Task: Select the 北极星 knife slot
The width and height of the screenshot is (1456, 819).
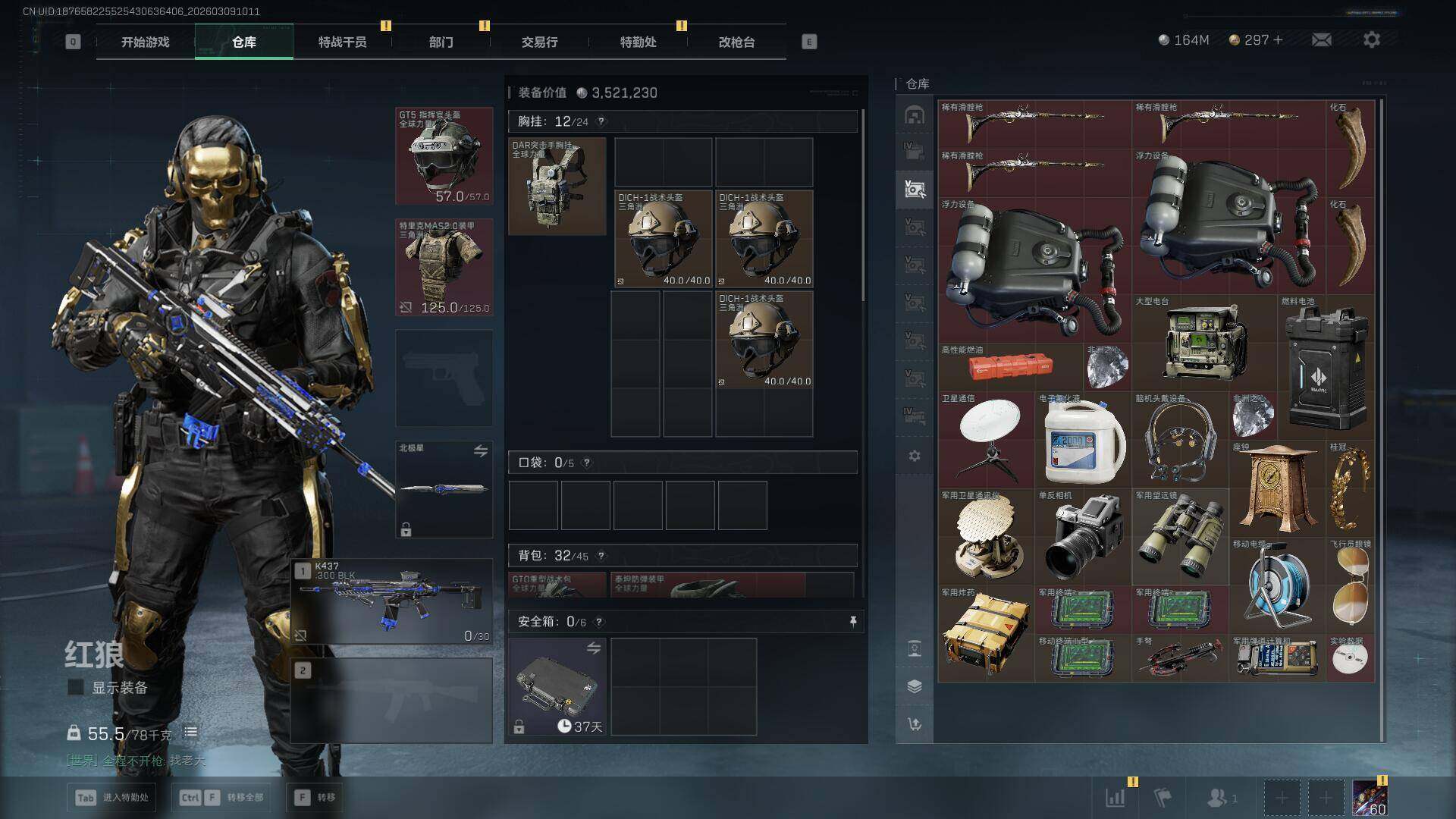Action: coord(444,489)
